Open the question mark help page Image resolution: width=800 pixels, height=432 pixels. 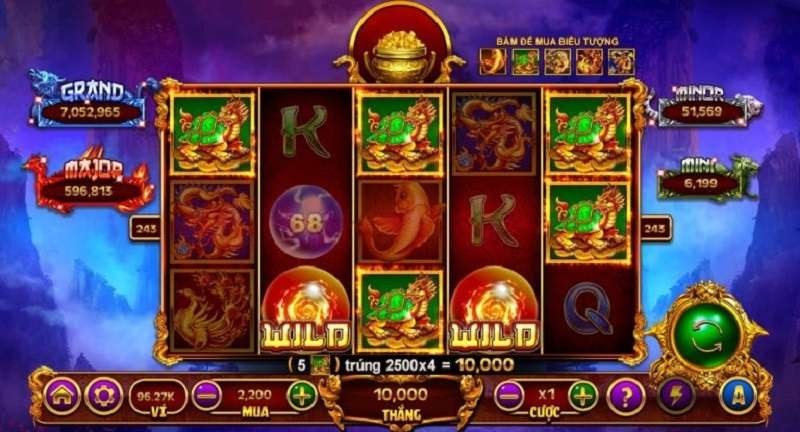click(627, 396)
